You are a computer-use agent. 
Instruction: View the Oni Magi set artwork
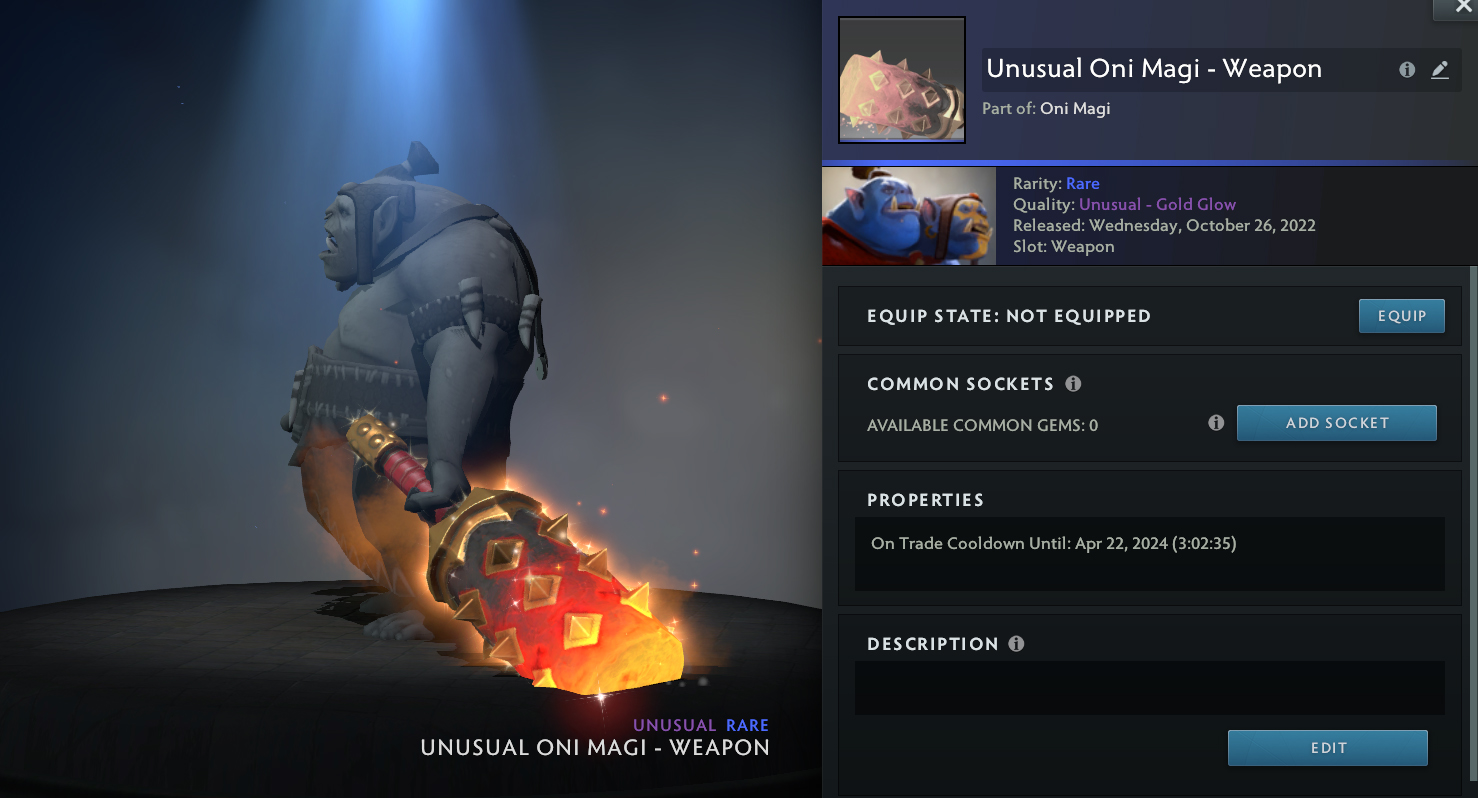point(908,216)
